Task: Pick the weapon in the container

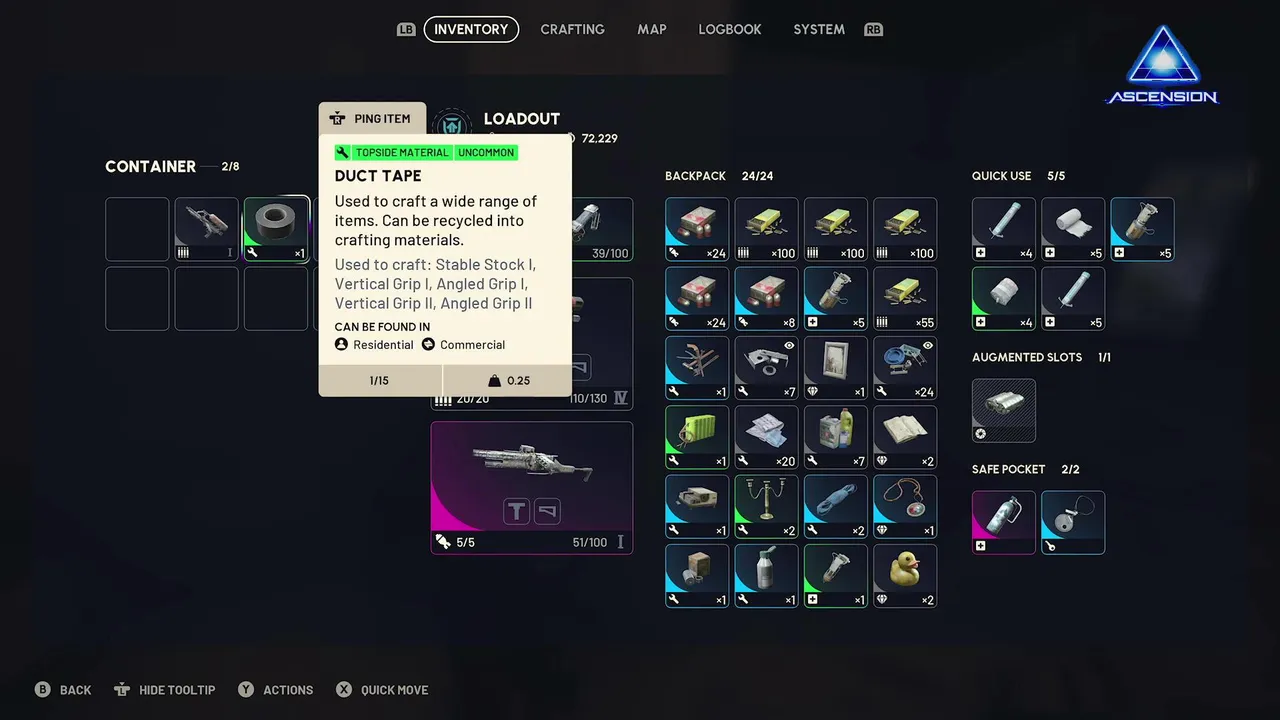Action: click(207, 229)
